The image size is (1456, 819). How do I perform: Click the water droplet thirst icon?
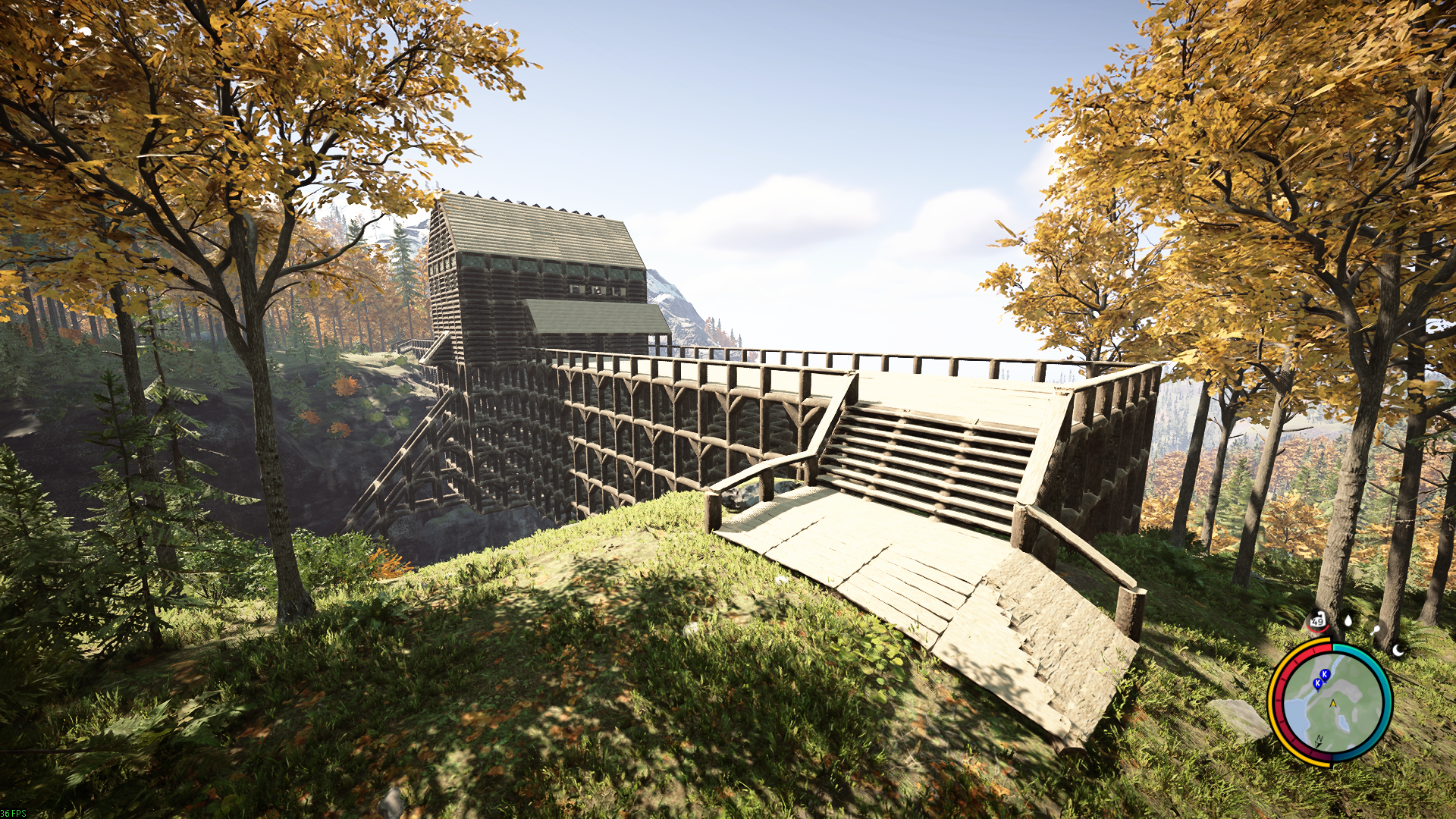click(x=1348, y=620)
